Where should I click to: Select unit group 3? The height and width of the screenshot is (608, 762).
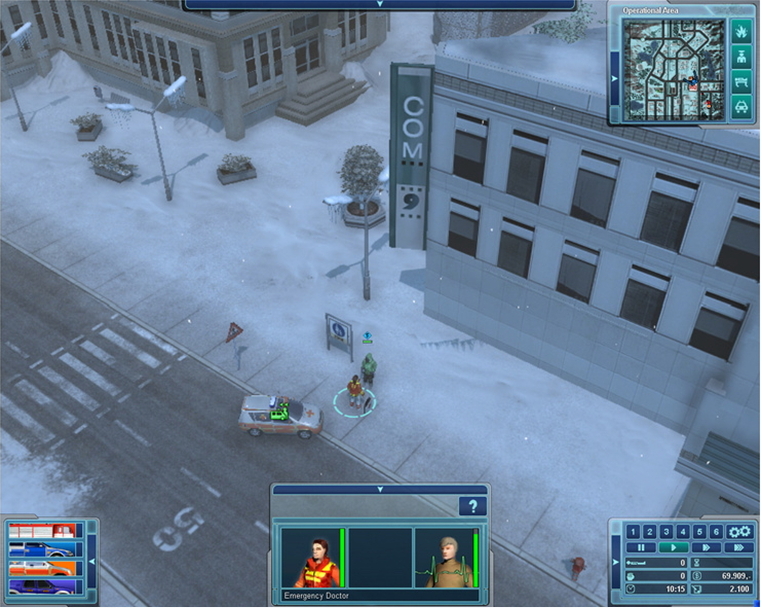tap(666, 532)
